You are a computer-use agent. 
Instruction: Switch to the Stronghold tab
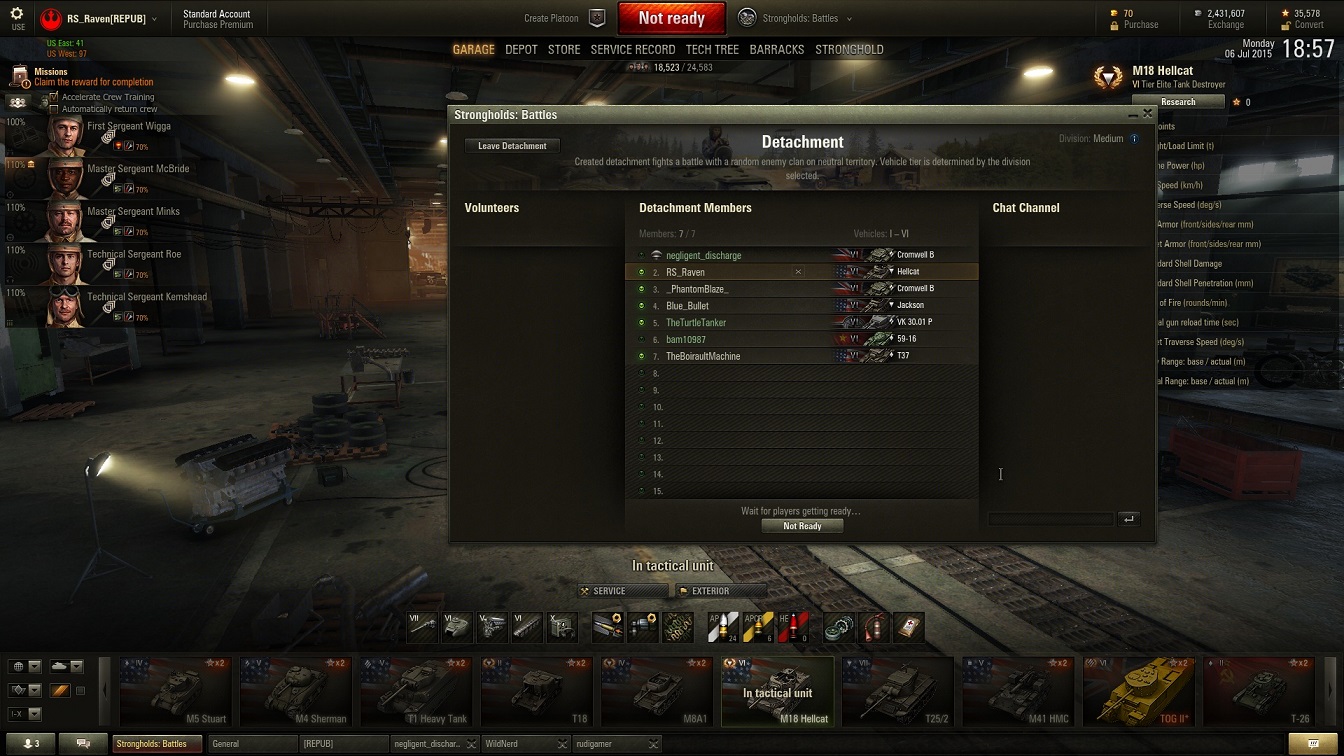849,49
